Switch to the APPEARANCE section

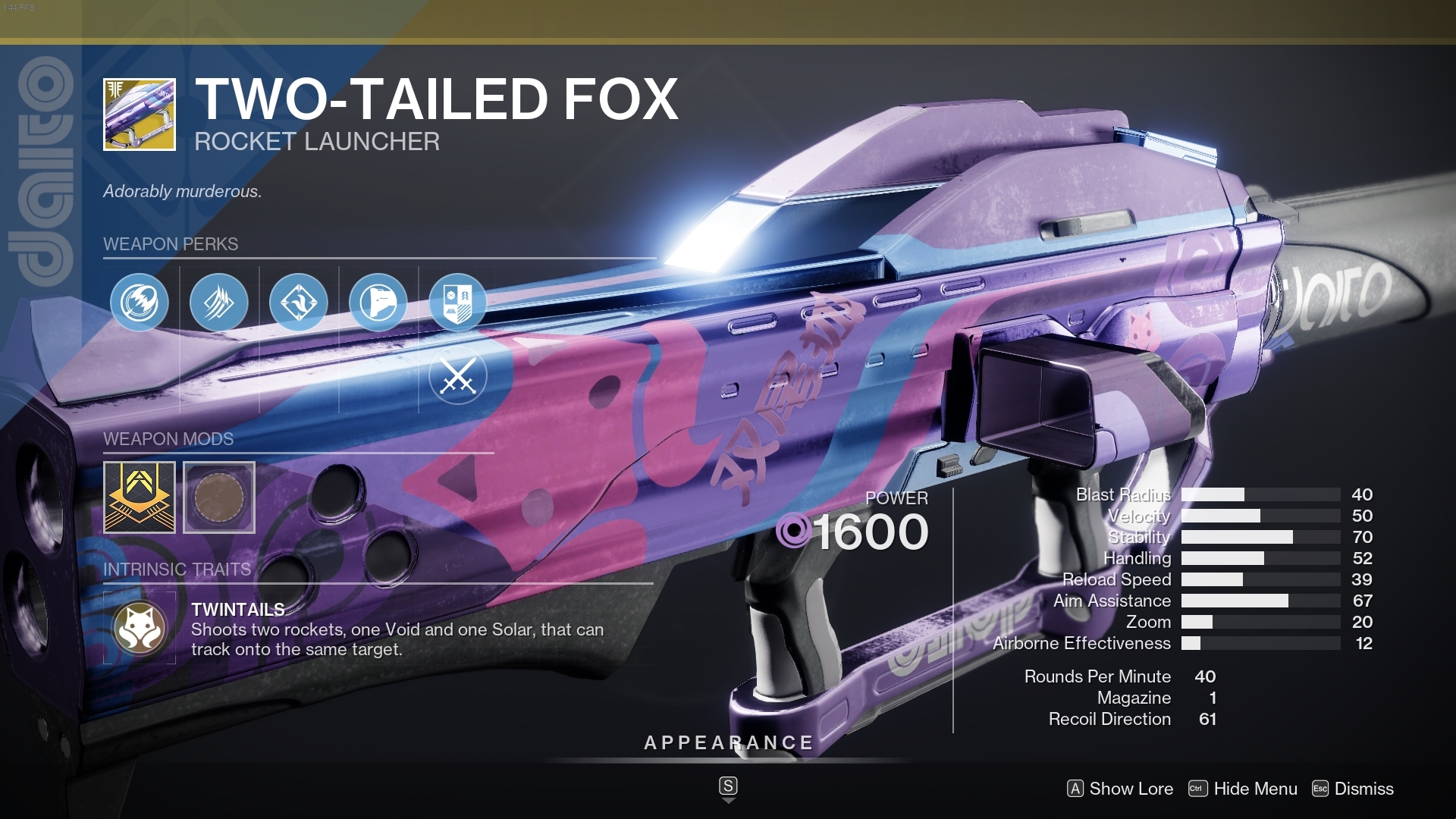point(728,743)
